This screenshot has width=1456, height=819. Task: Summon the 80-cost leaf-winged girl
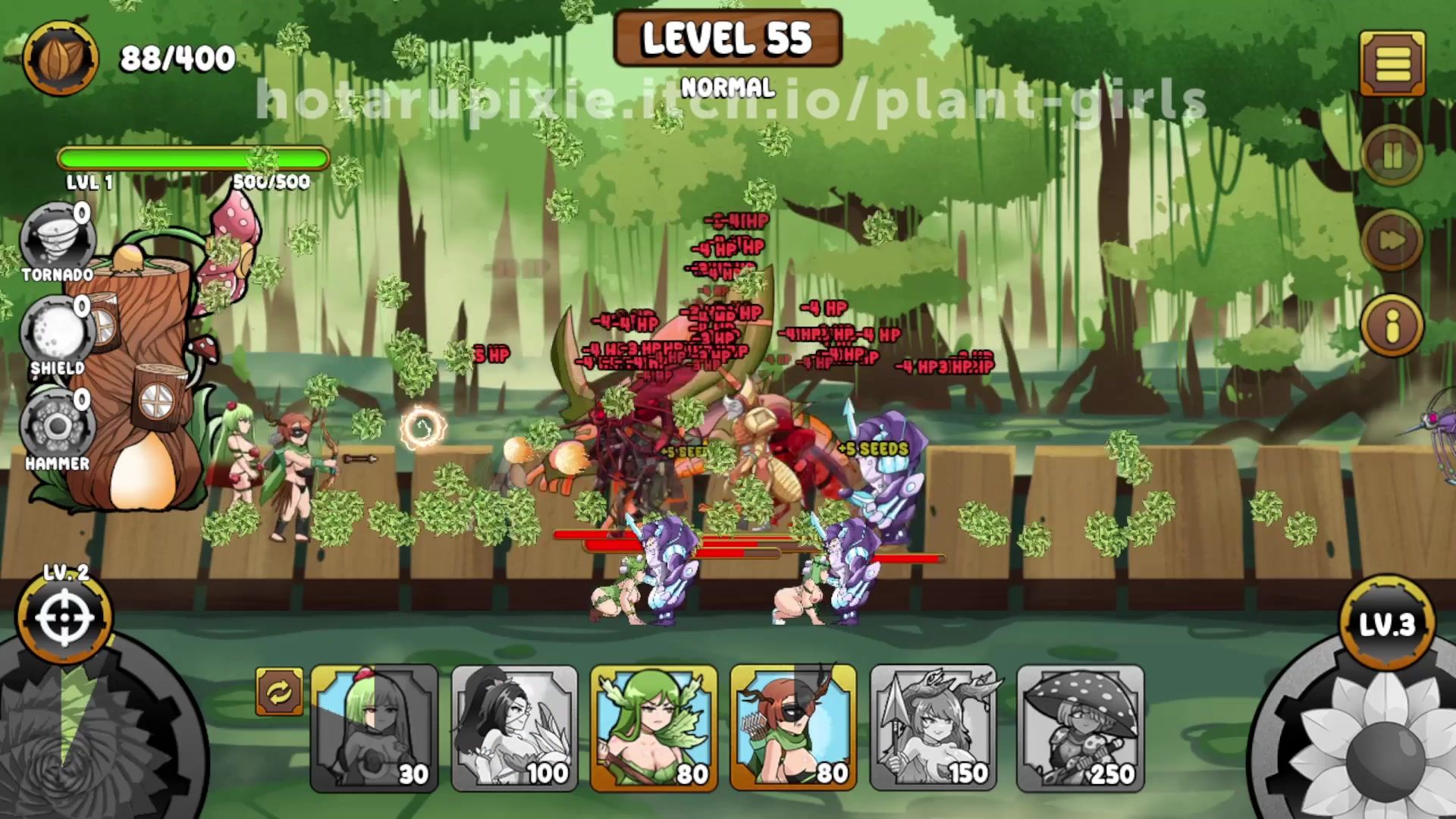click(654, 728)
